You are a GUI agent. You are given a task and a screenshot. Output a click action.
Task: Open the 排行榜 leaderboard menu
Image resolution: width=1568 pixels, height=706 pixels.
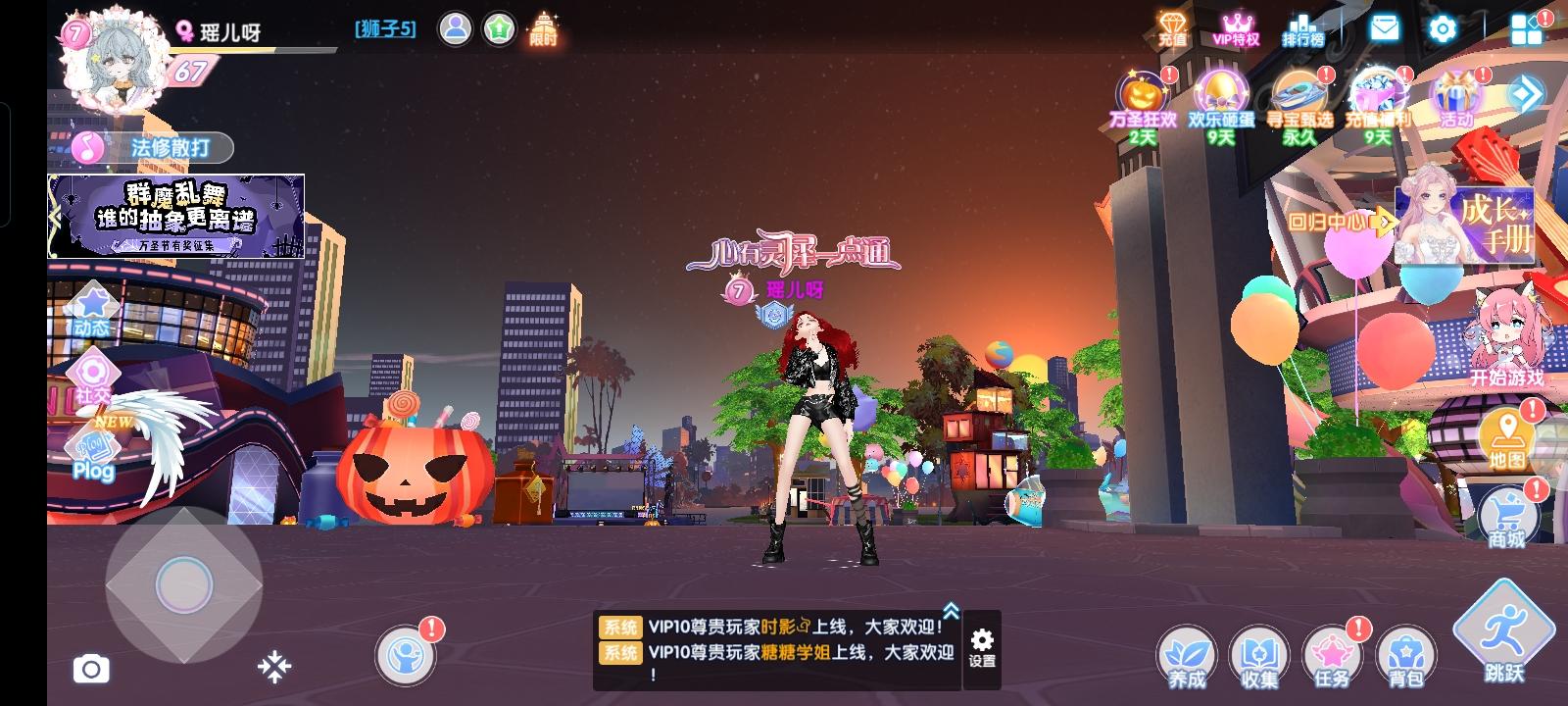pos(1303,28)
